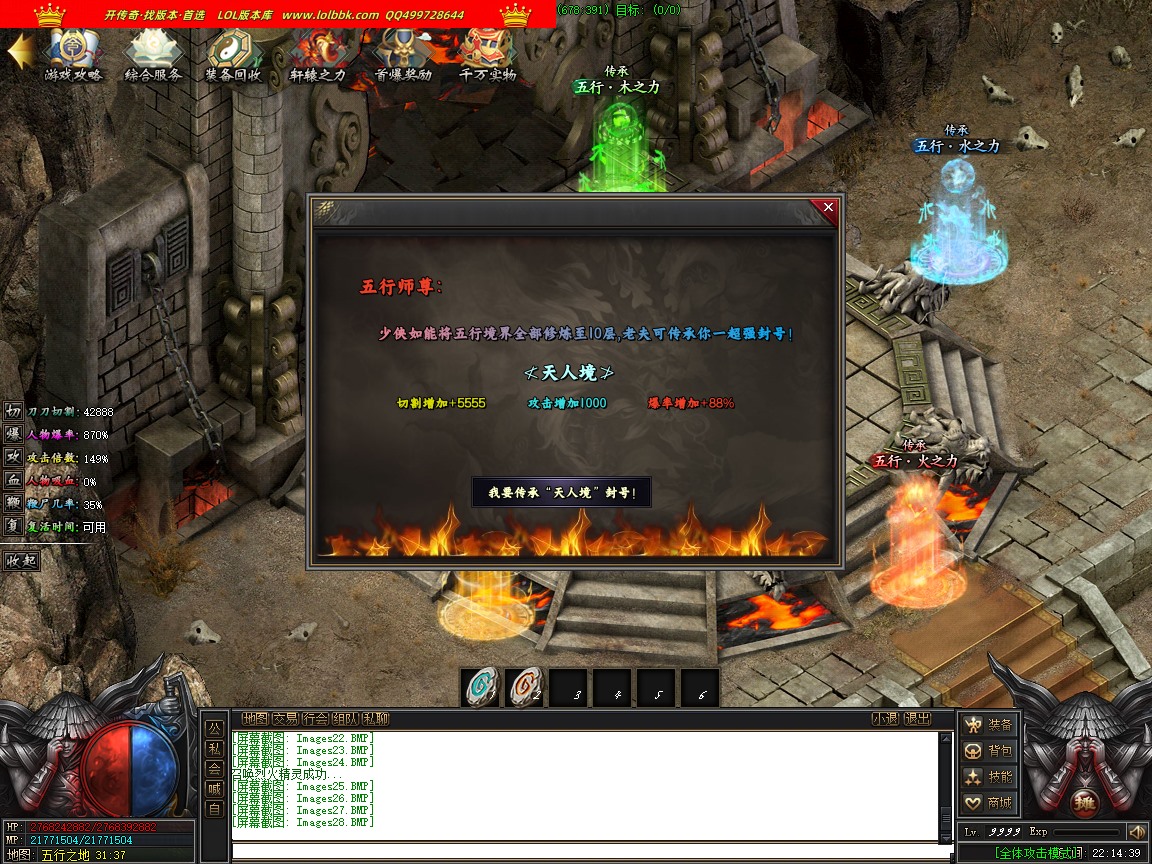This screenshot has height=864, width=1152.
Task: Click the 小退 logout button
Action: [885, 718]
